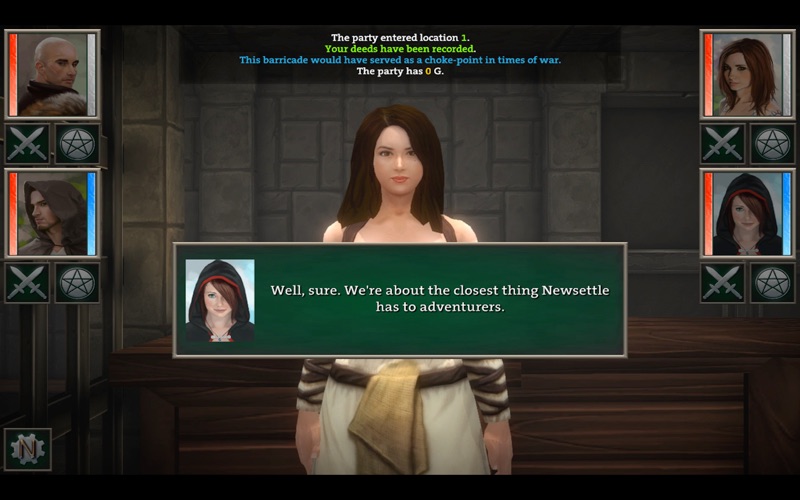Open pentagram magic icon under hooded bearded man
Viewport: 800px width, 500px height.
coord(76,282)
